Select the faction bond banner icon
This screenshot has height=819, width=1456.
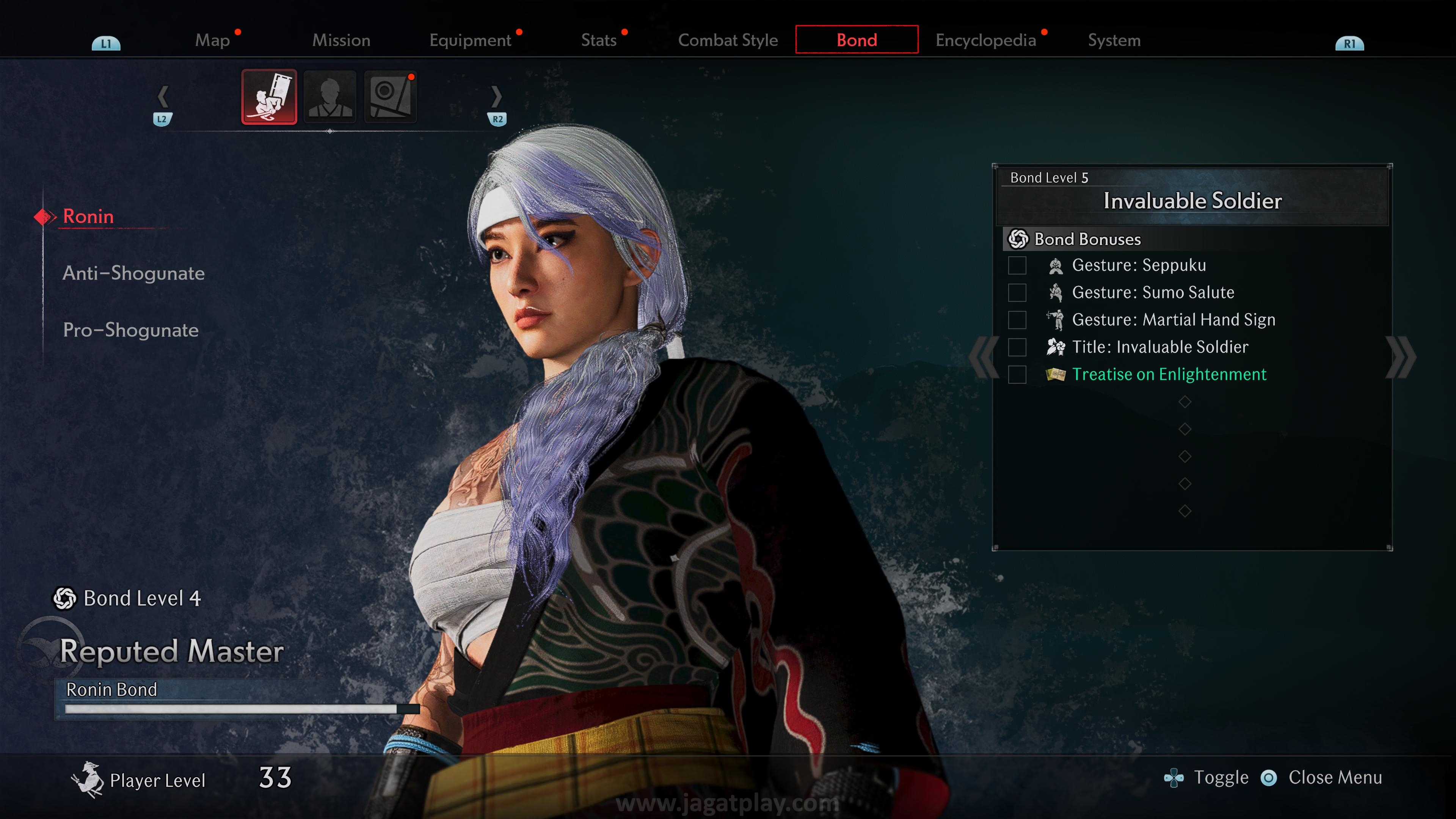[x=269, y=97]
